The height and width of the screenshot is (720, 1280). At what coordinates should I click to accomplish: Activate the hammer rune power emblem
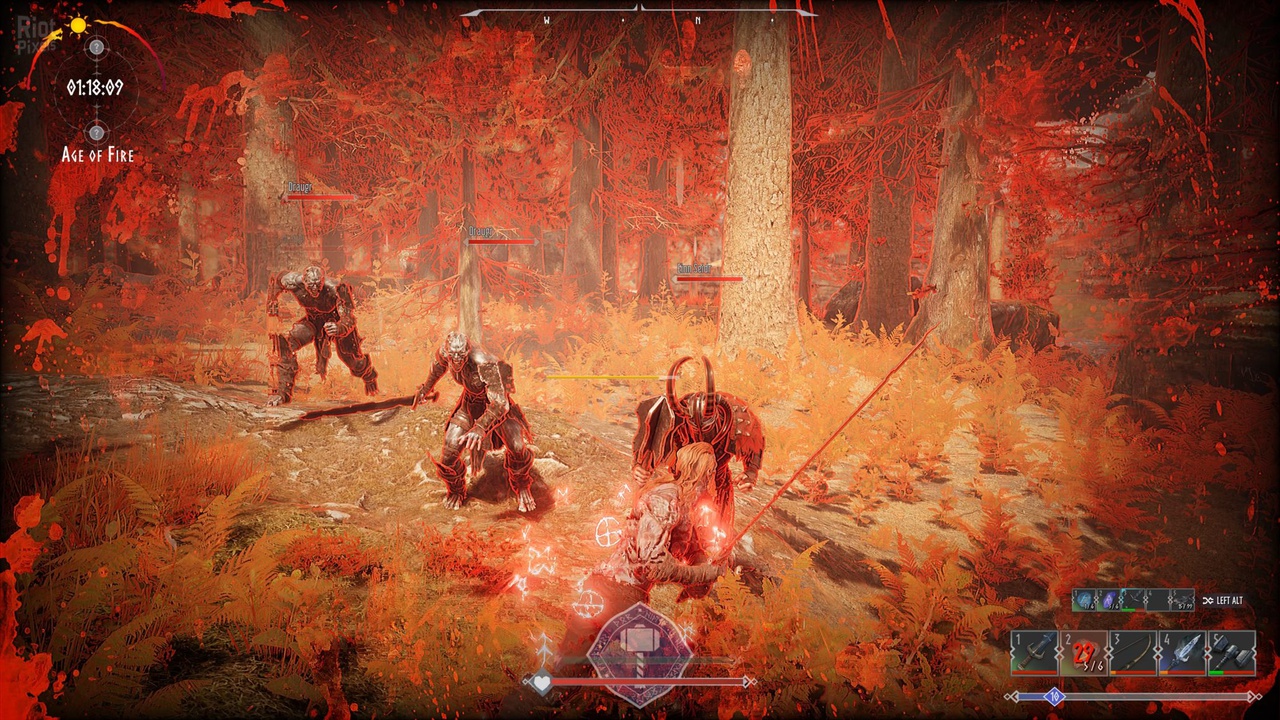click(x=638, y=648)
